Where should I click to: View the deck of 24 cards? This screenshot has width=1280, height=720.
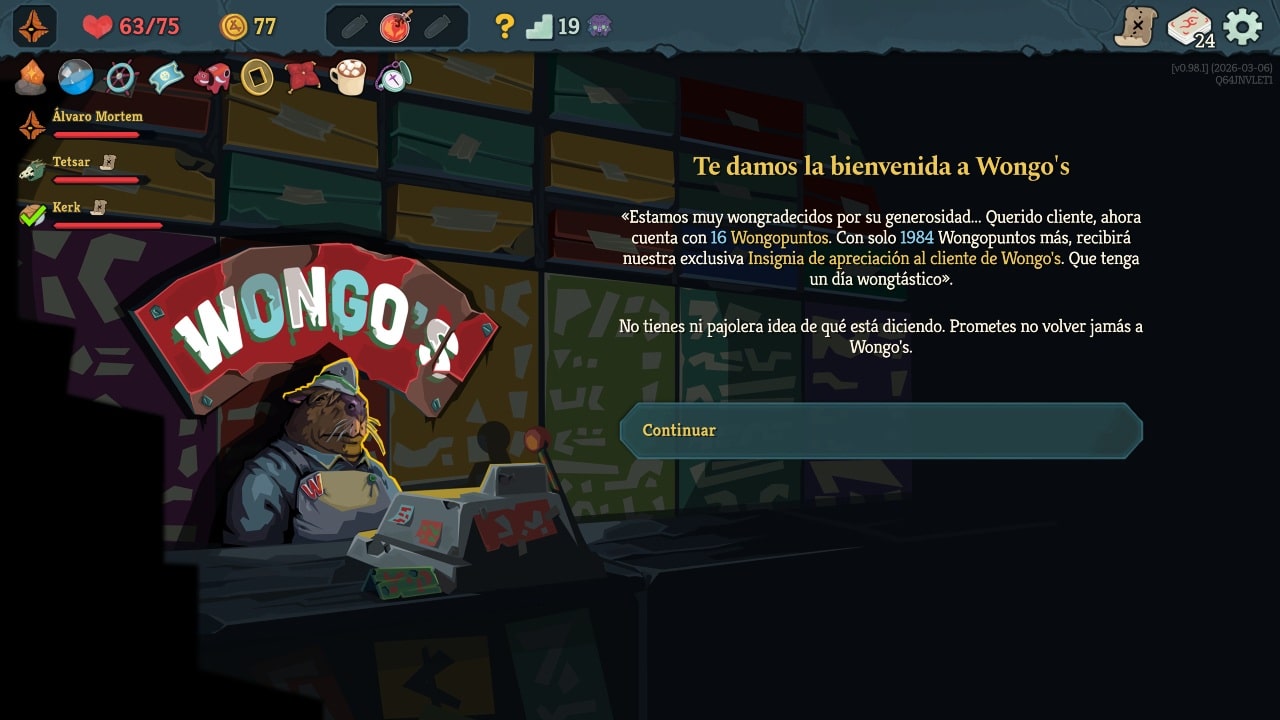(x=1190, y=27)
